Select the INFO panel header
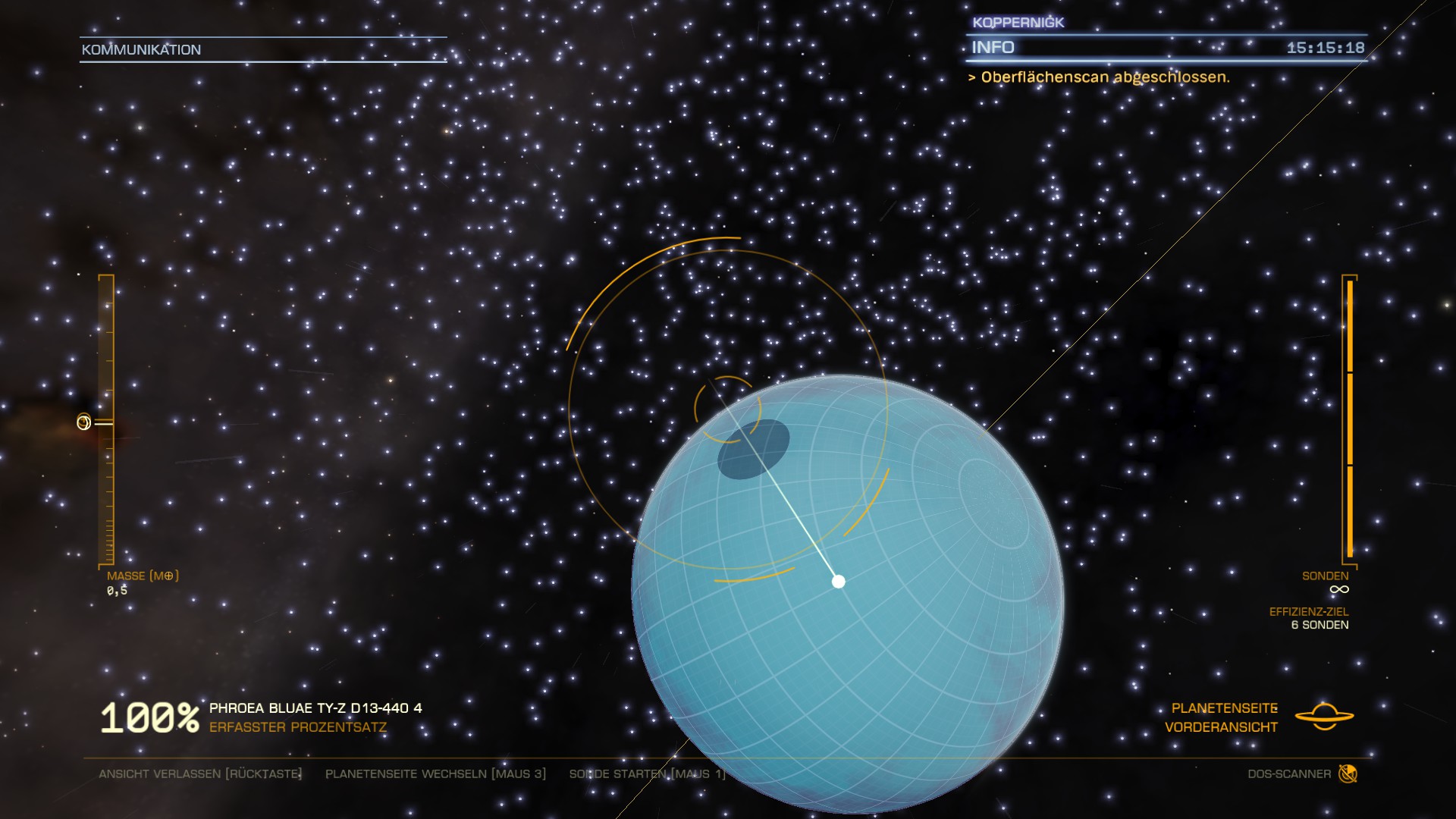The width and height of the screenshot is (1456, 819). (993, 48)
